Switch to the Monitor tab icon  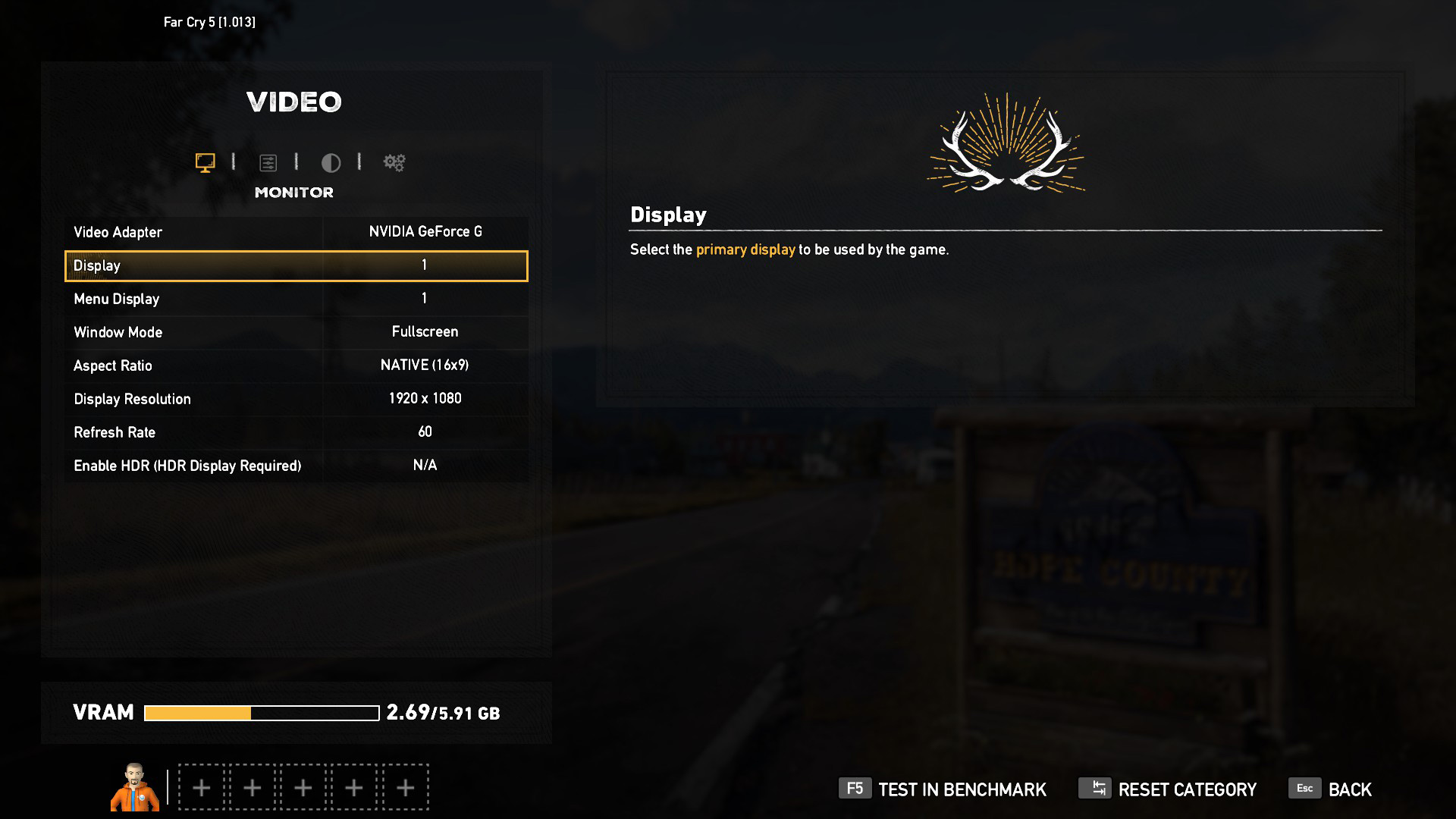click(205, 162)
